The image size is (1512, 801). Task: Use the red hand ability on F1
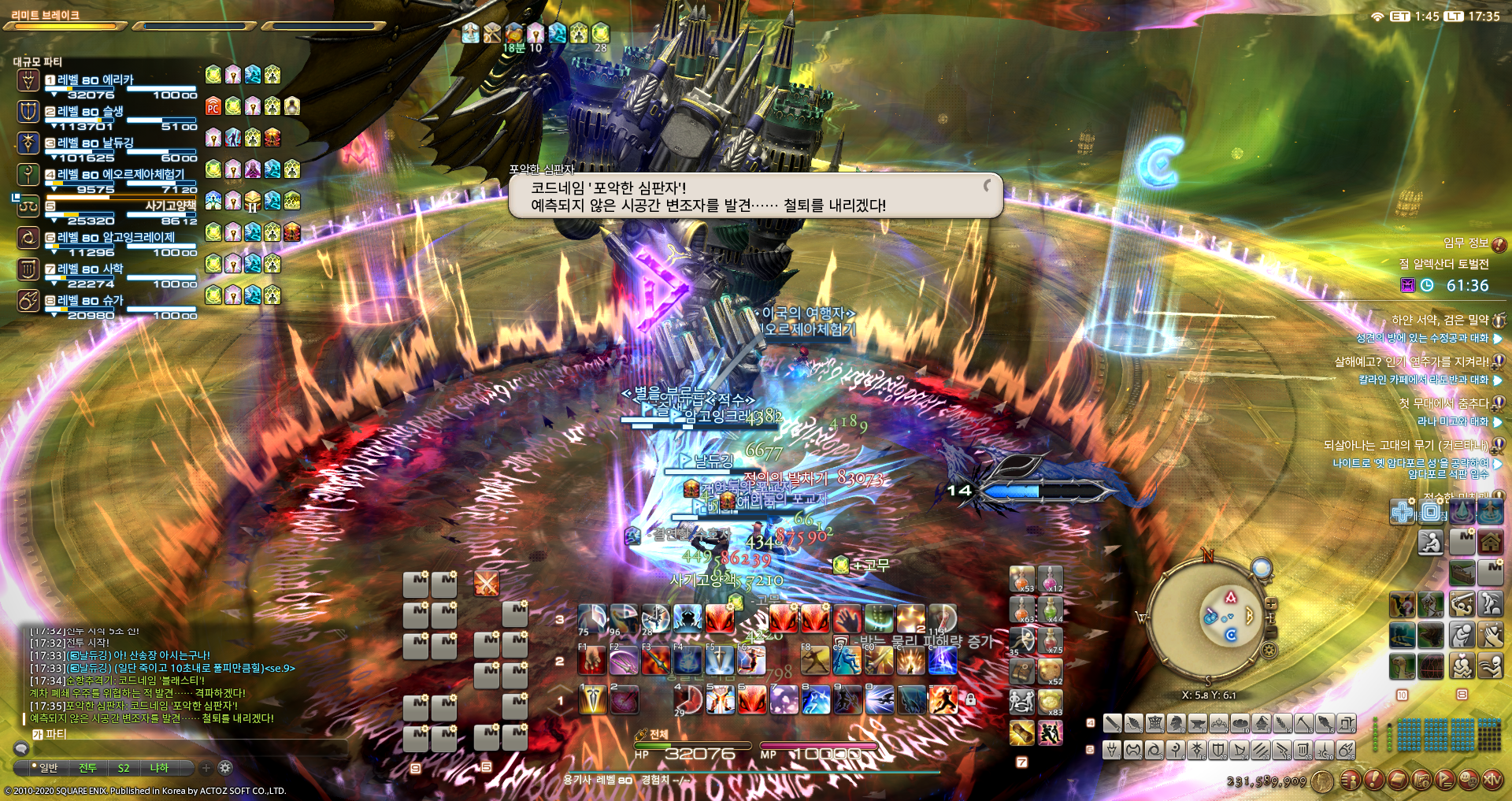point(592,660)
